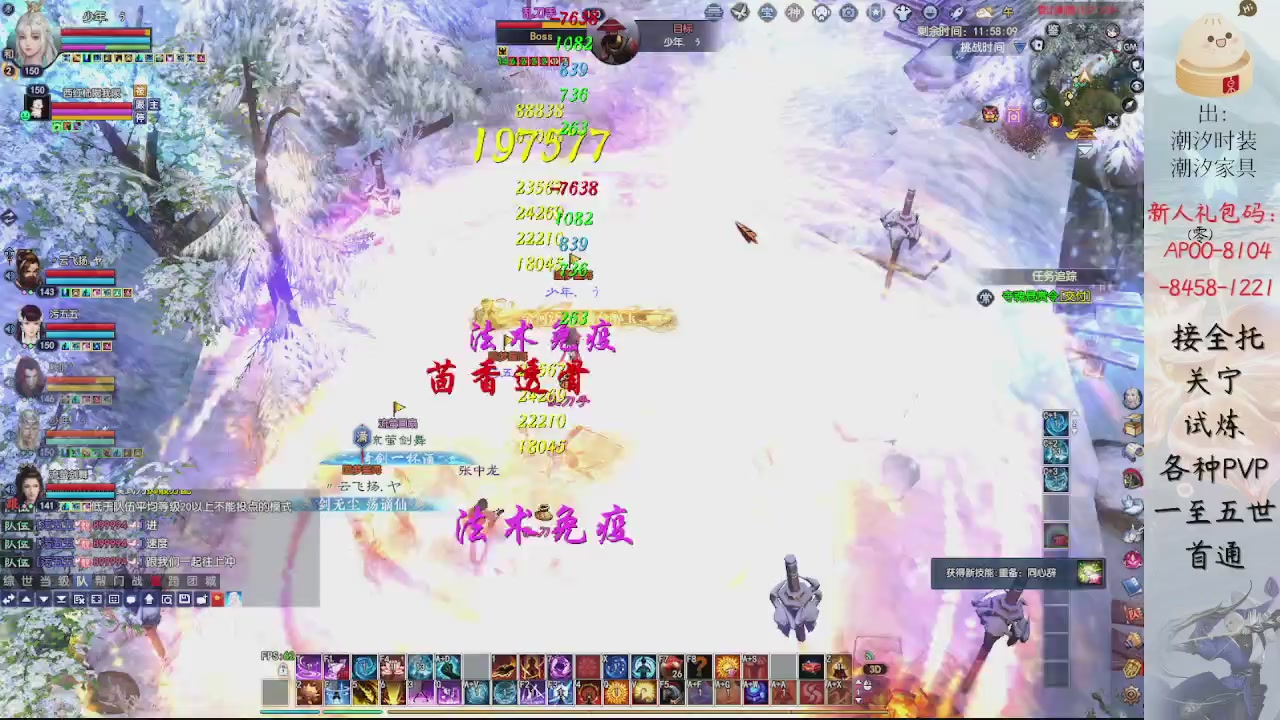The image size is (1280, 720).
Task: Click the smiley emoji icon in the top toolbar
Action: [x=930, y=12]
